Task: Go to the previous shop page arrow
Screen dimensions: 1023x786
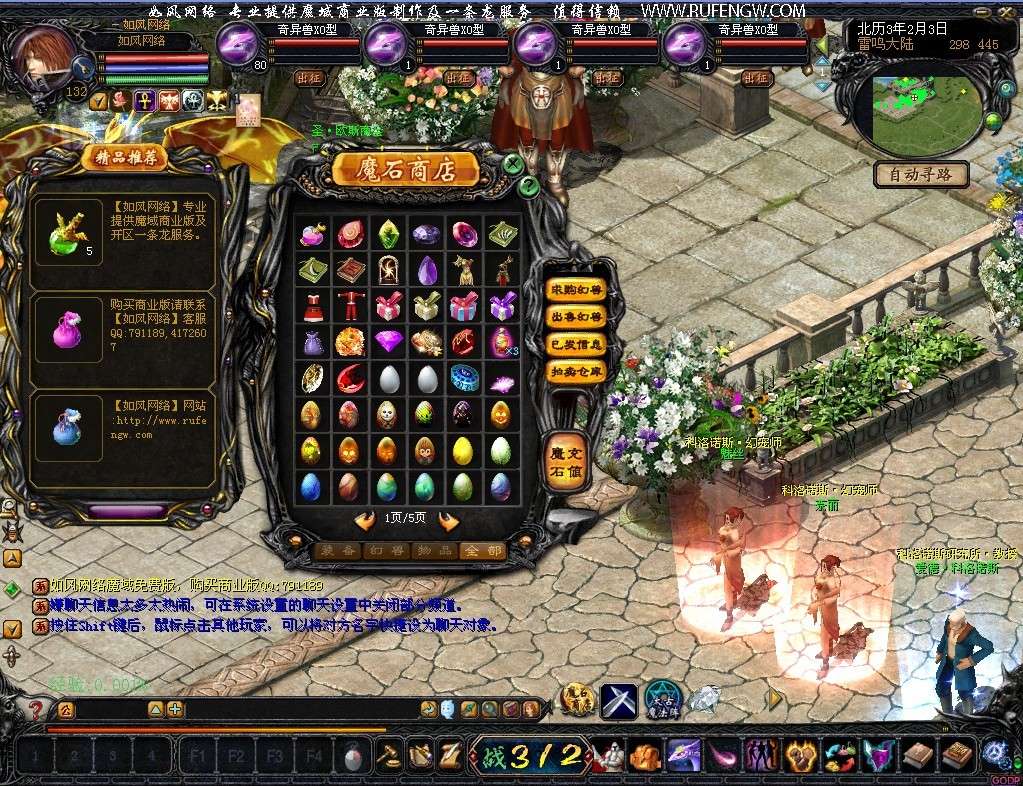Action: [x=365, y=520]
